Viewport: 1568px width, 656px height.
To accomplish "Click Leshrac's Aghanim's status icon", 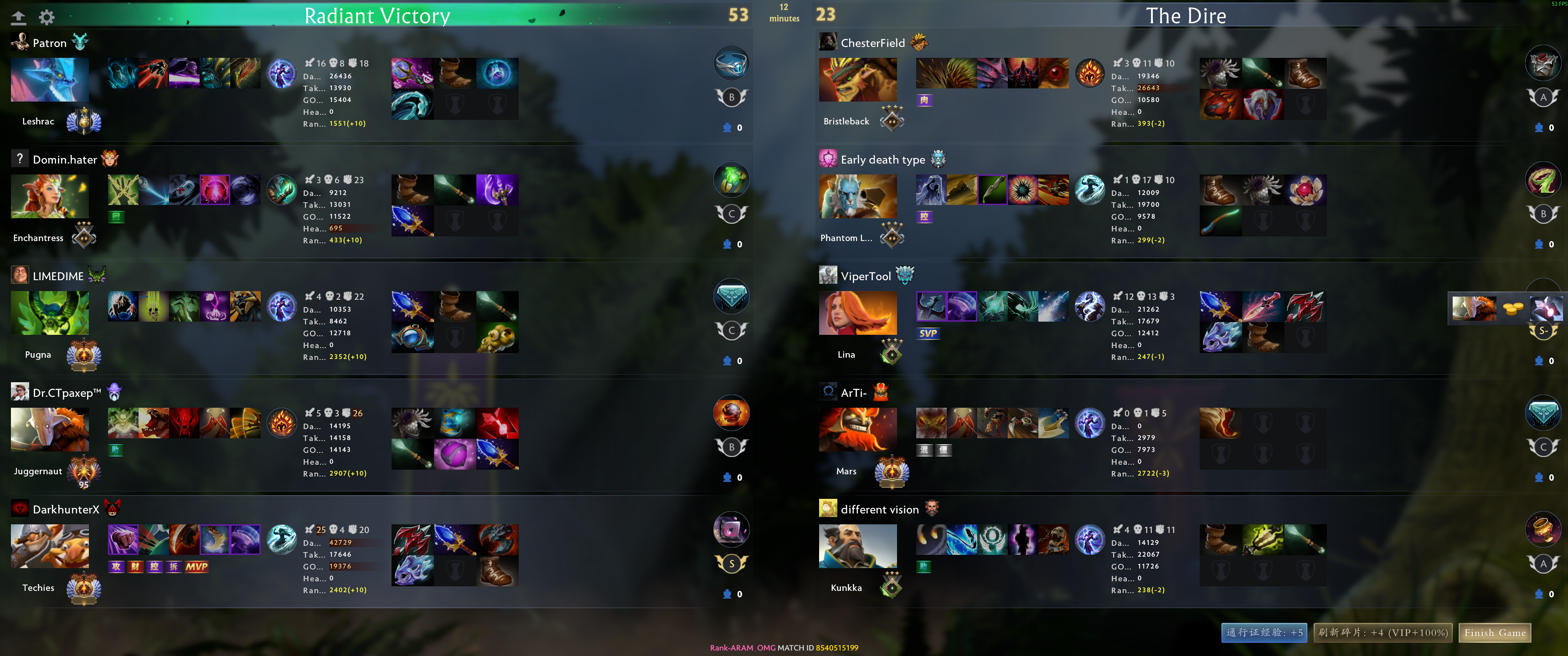I will pos(281,74).
